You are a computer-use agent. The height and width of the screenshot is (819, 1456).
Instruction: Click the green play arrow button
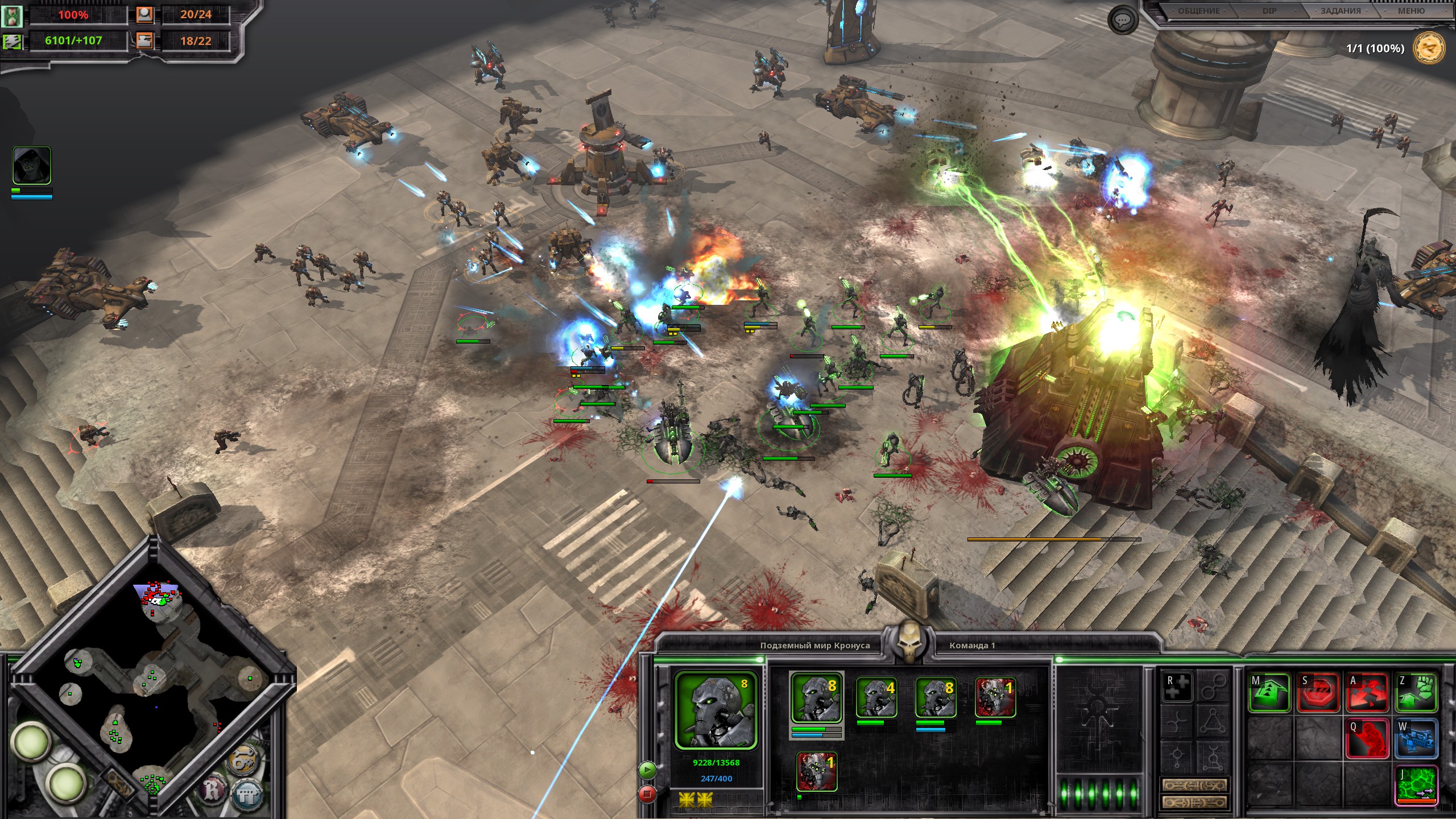pyautogui.click(x=647, y=770)
